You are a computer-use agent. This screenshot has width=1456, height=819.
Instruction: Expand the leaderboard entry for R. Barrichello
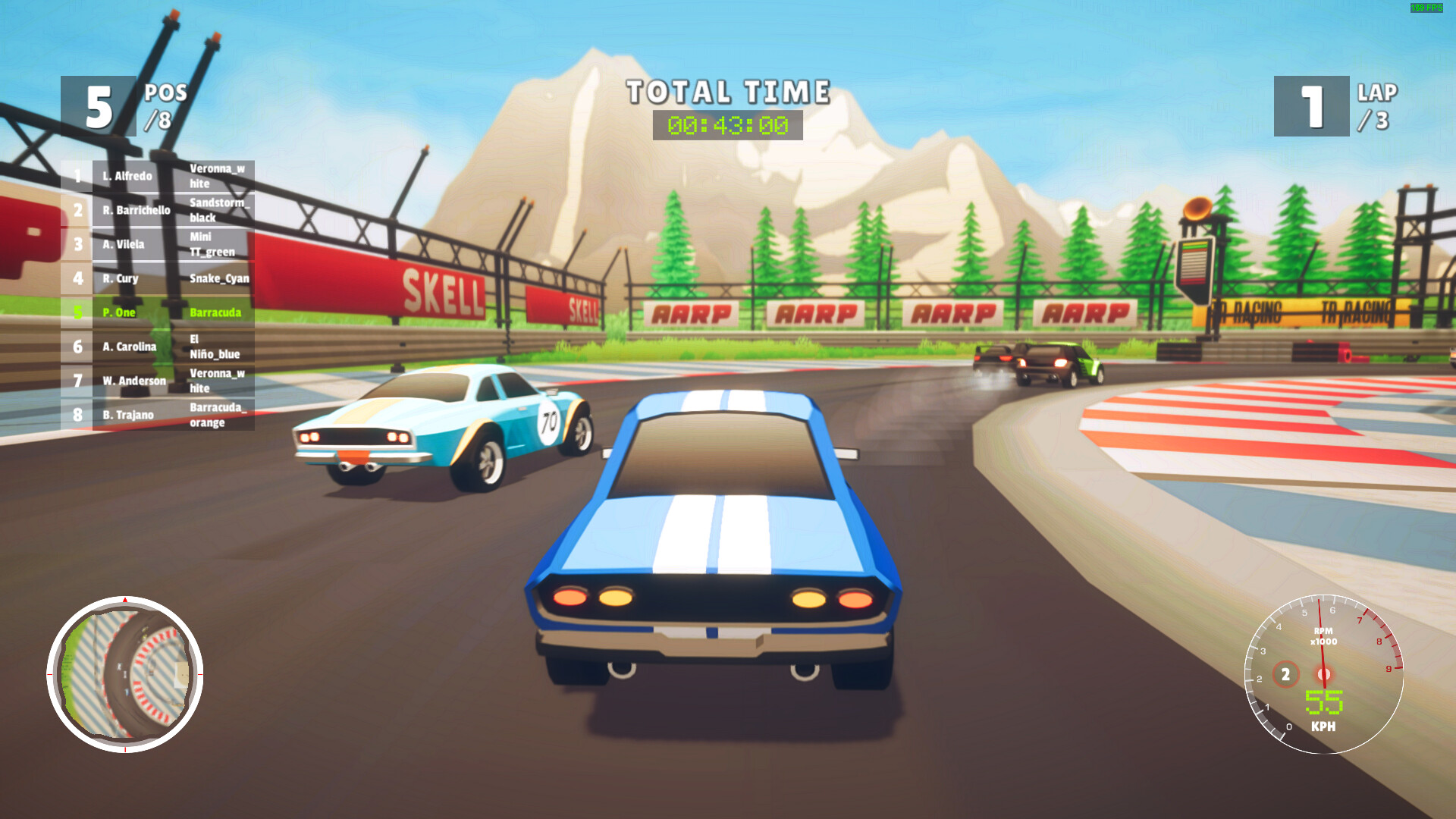coord(139,210)
